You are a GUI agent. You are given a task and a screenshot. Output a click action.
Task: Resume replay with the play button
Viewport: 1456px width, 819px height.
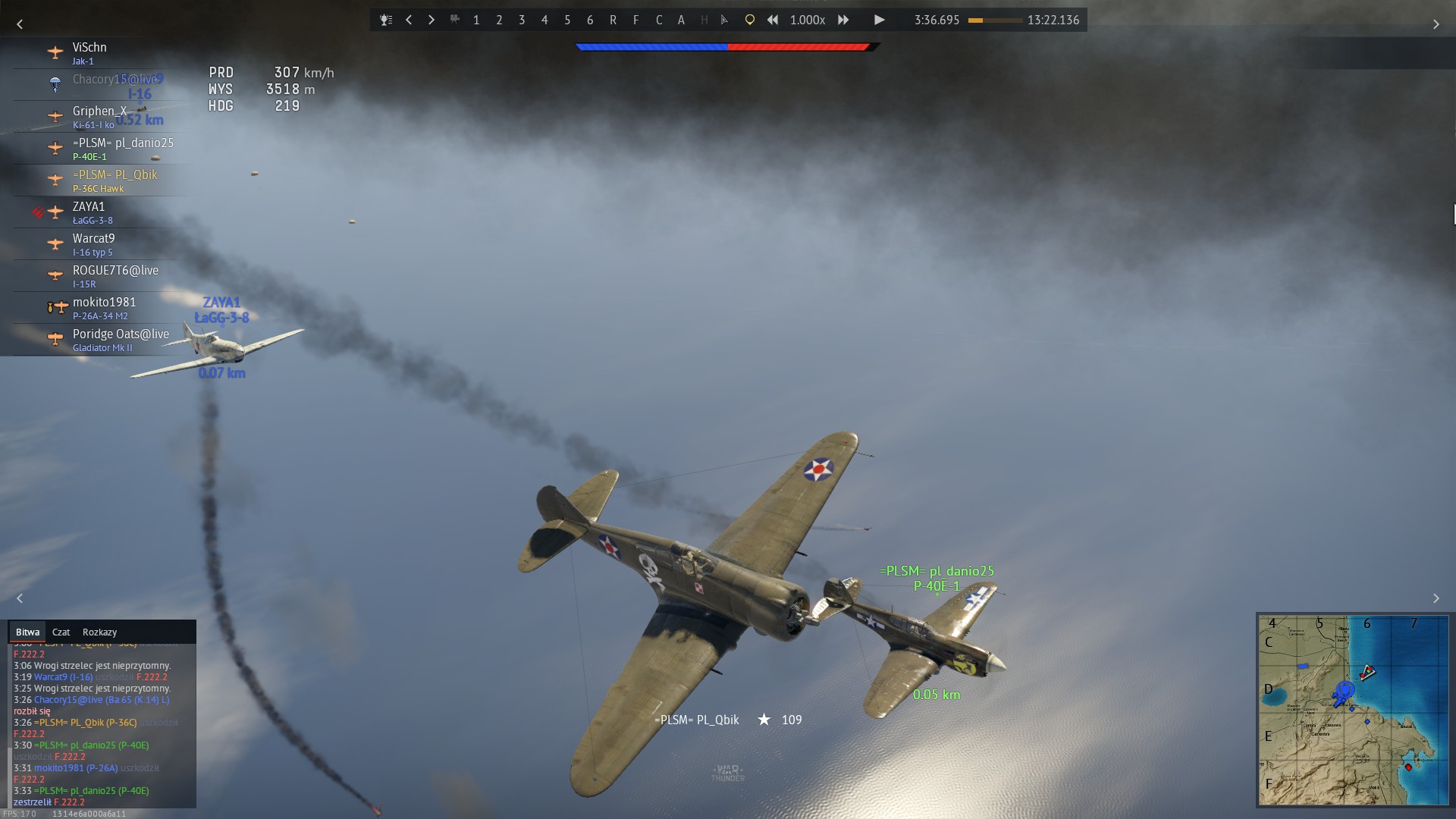click(x=879, y=20)
